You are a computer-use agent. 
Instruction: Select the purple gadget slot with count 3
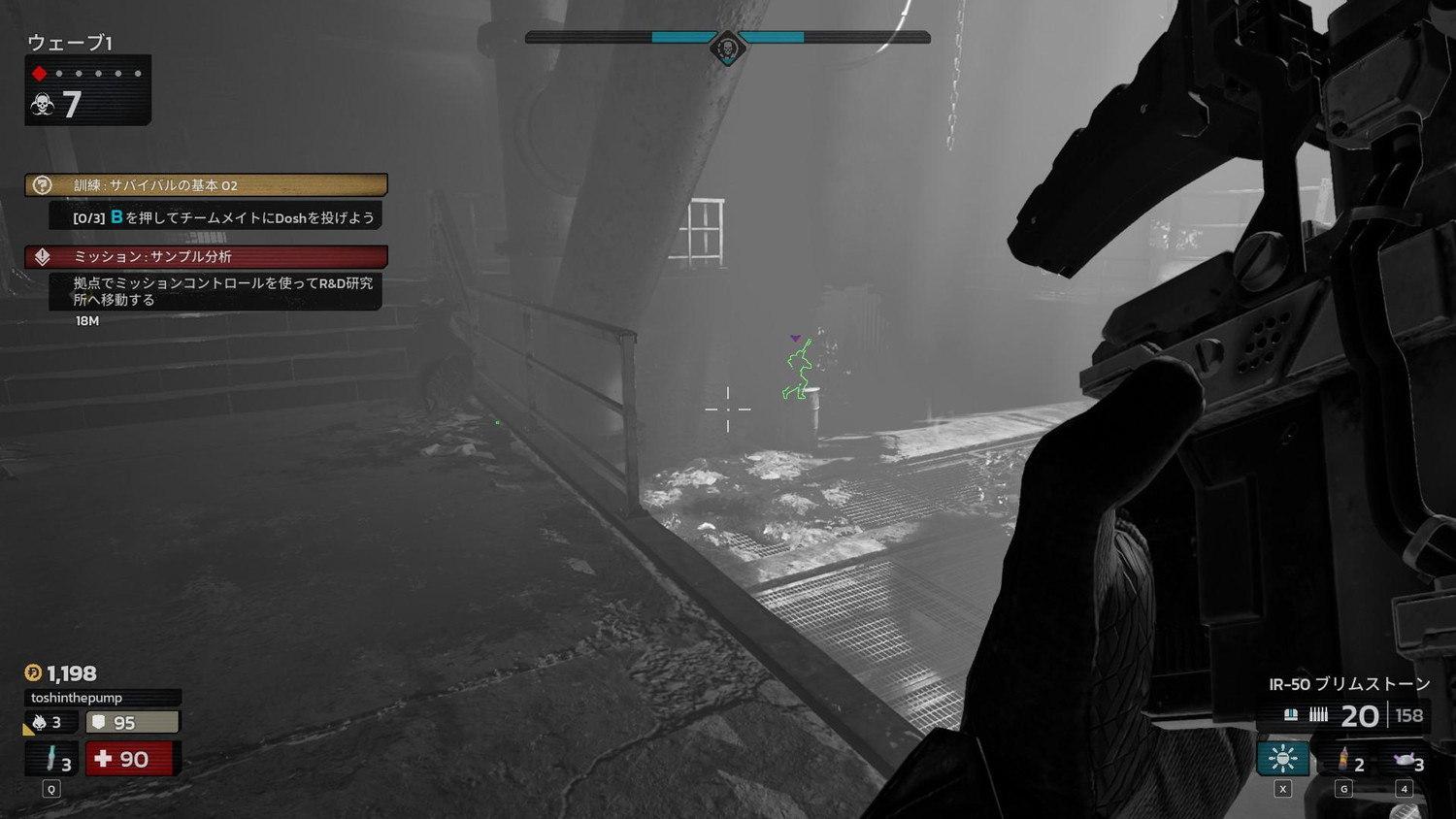click(x=1405, y=760)
